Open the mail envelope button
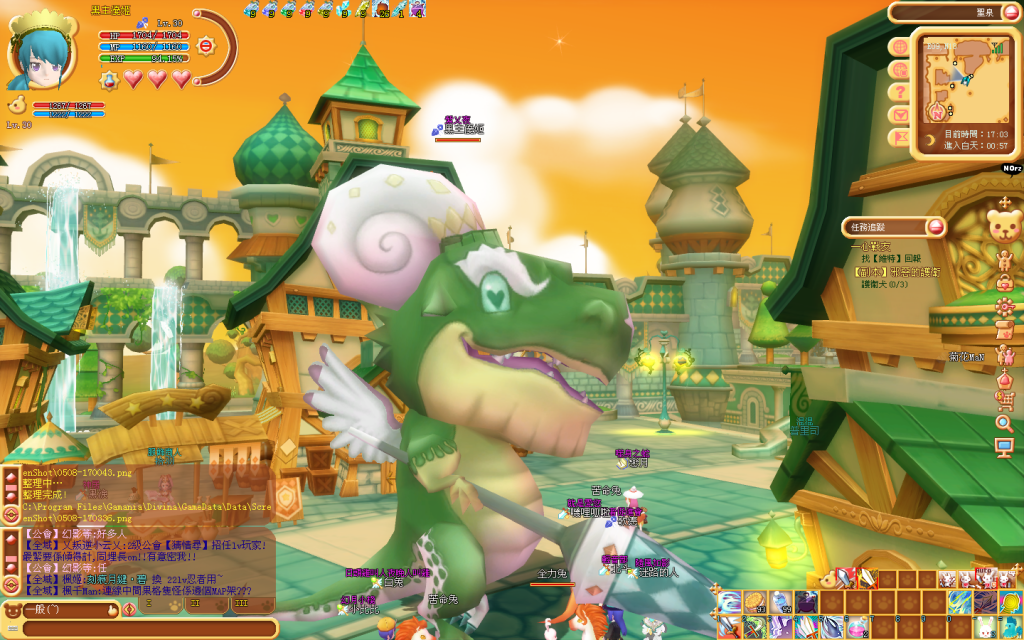Image resolution: width=1024 pixels, height=640 pixels. coord(900,114)
